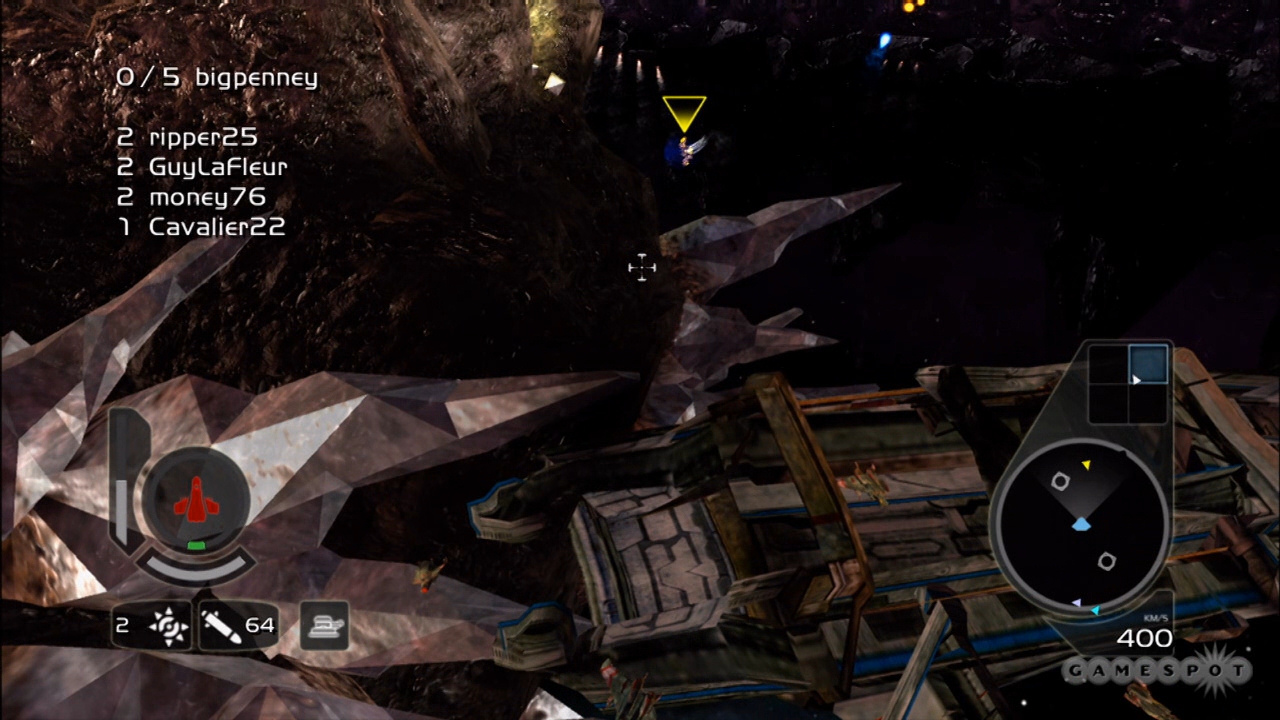Select the missile weapon icon
This screenshot has width=1280, height=720.
pyautogui.click(x=220, y=626)
